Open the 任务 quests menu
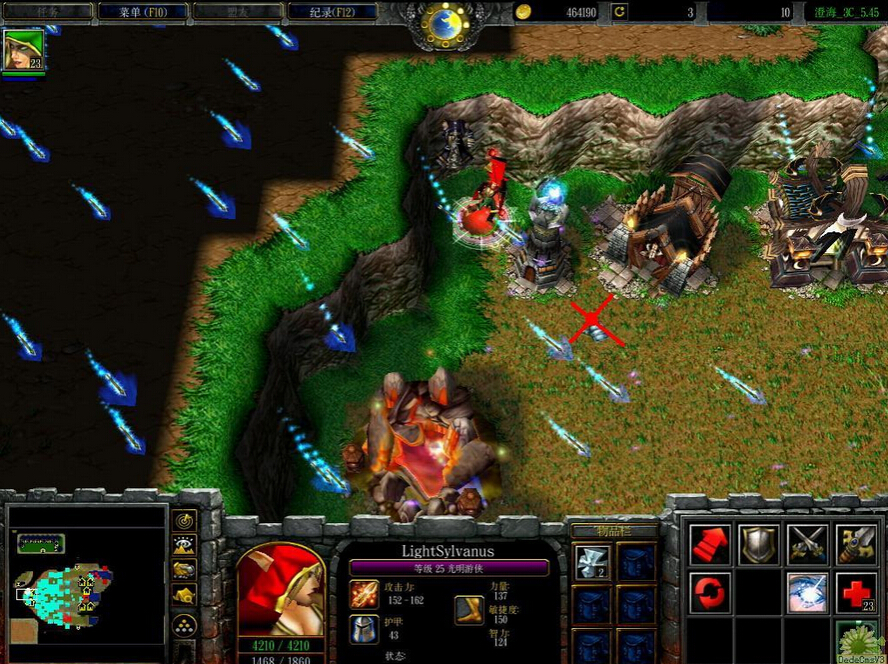The width and height of the screenshot is (888, 664). click(47, 12)
